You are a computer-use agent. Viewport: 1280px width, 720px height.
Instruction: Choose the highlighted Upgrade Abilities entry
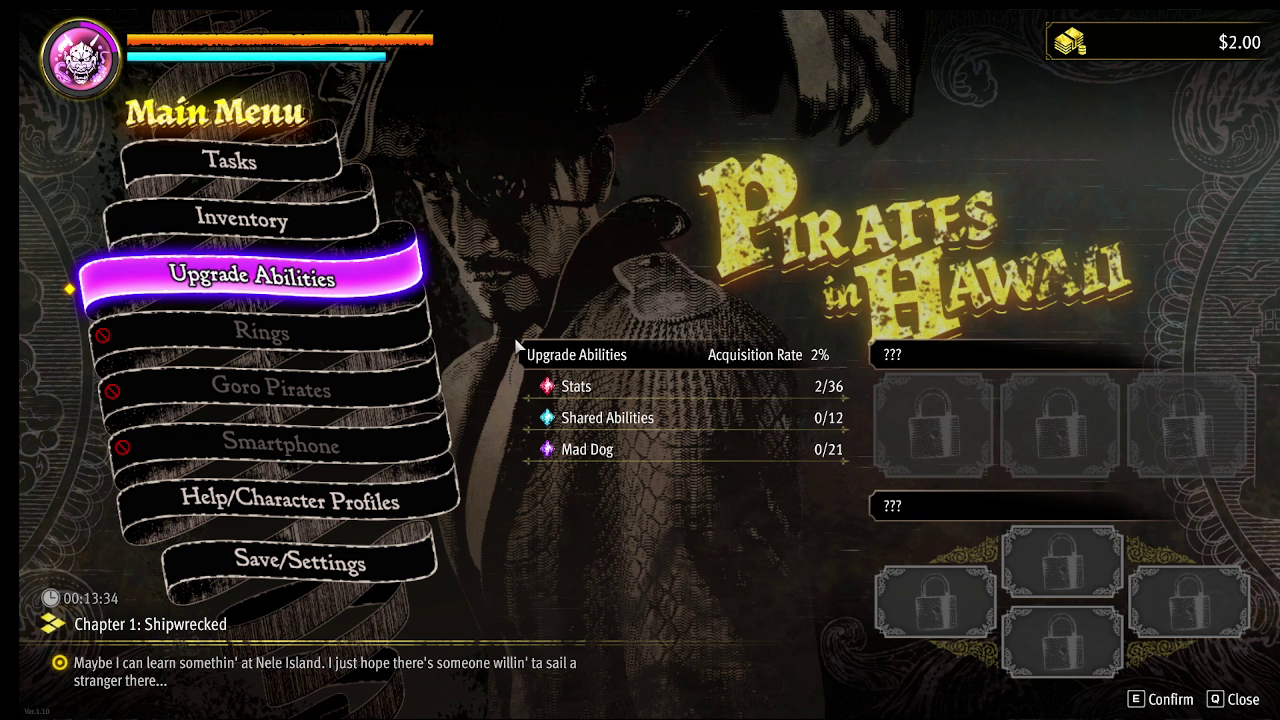[x=252, y=275]
